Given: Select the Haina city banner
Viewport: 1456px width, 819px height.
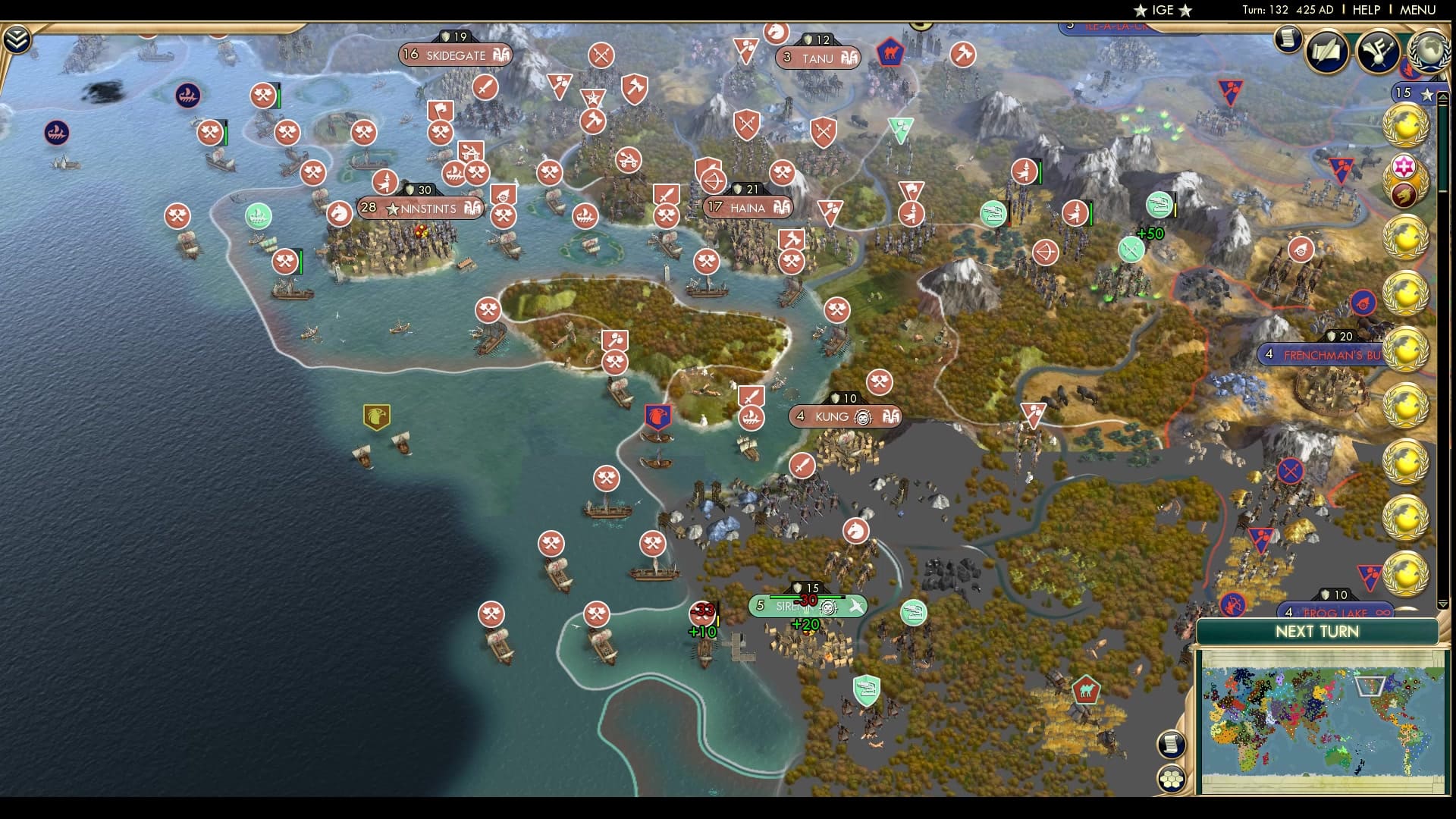Looking at the screenshot, I should (747, 206).
